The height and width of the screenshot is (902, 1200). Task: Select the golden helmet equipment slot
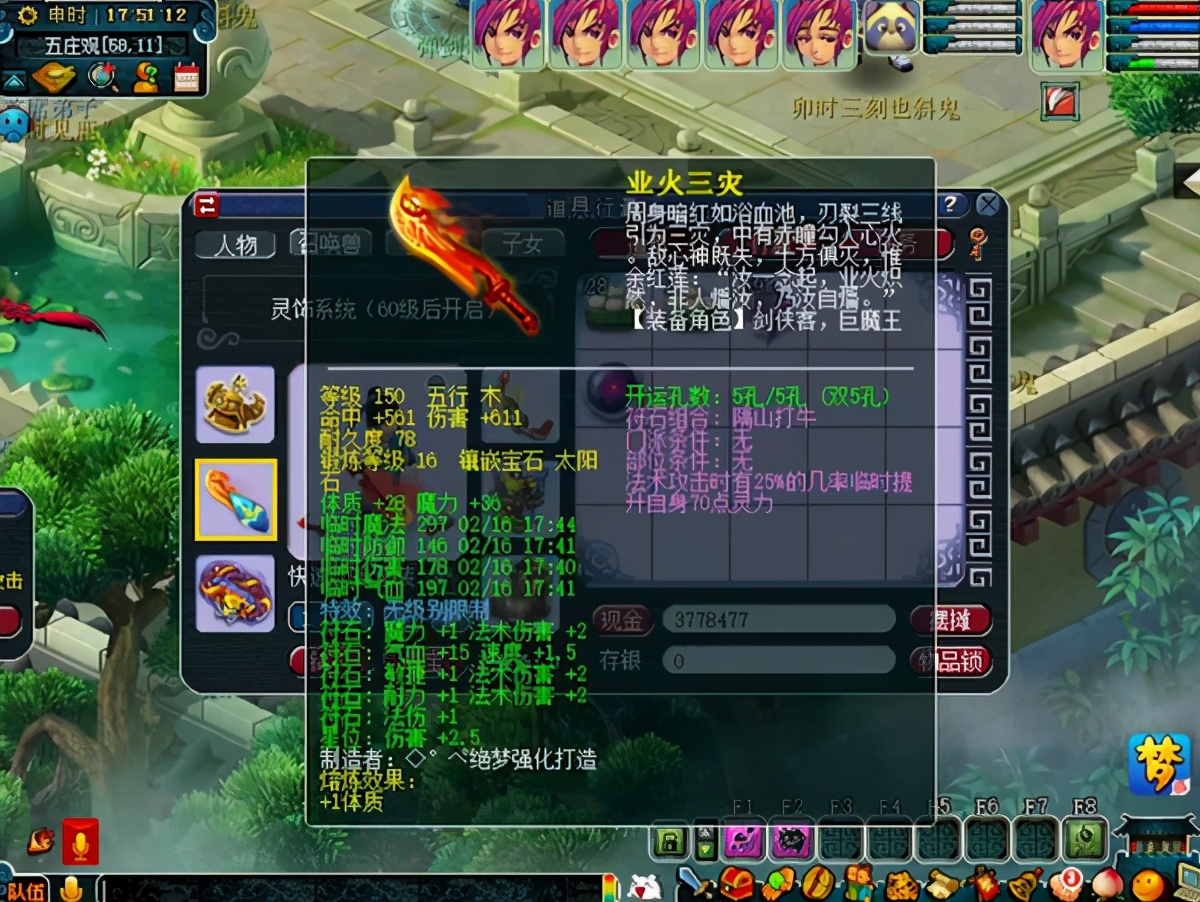point(235,404)
